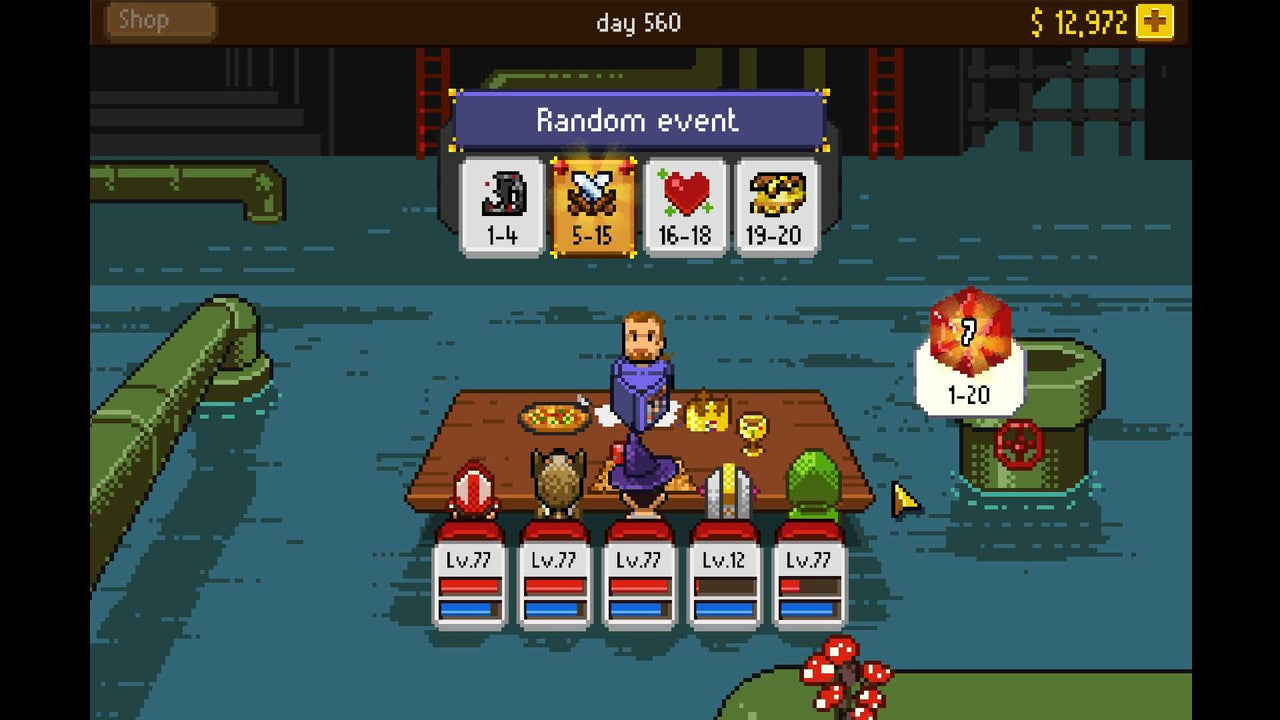Select the snake trap event card
1280x720 pixels.
[500, 202]
